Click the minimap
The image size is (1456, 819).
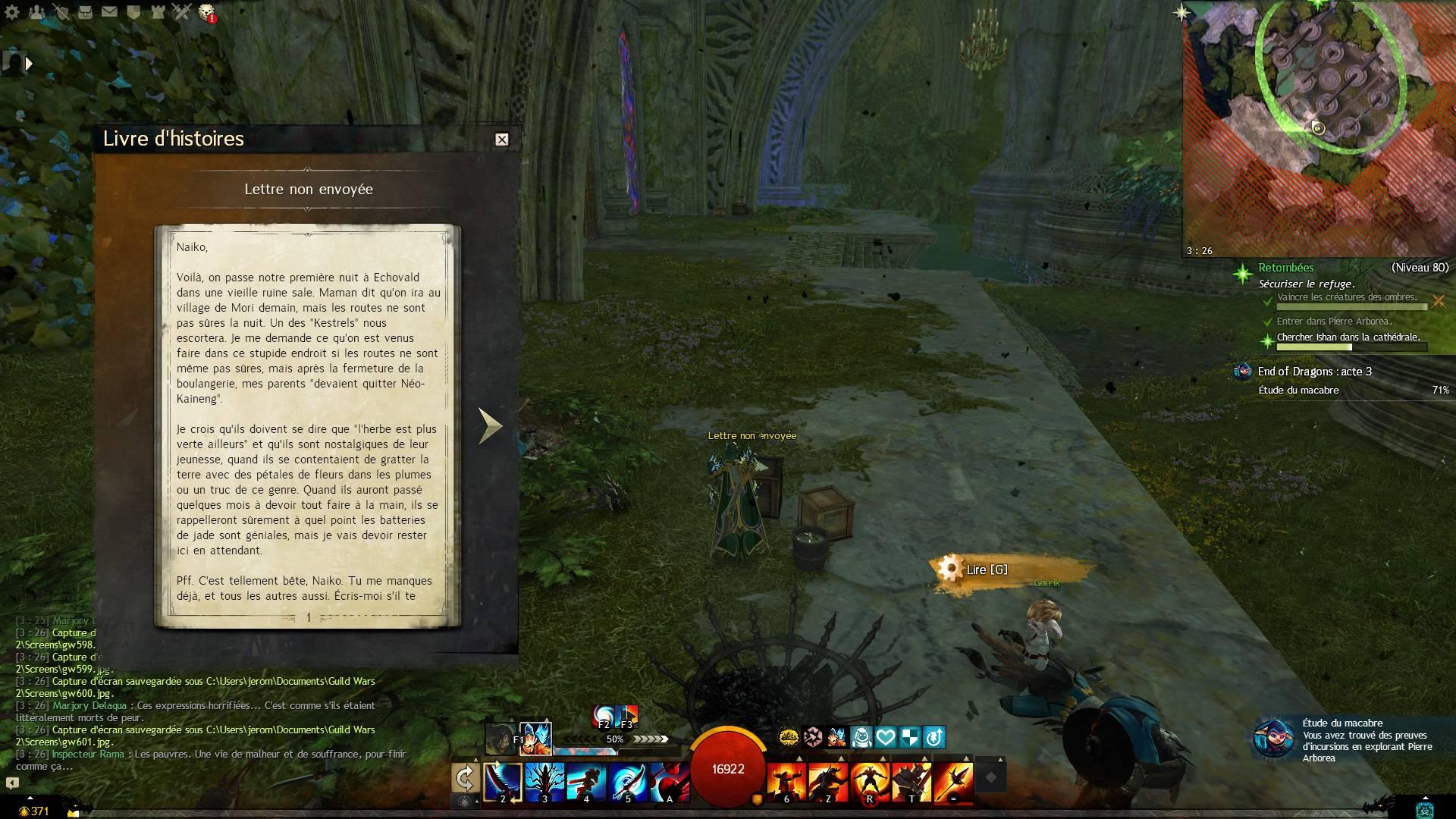pos(1319,128)
